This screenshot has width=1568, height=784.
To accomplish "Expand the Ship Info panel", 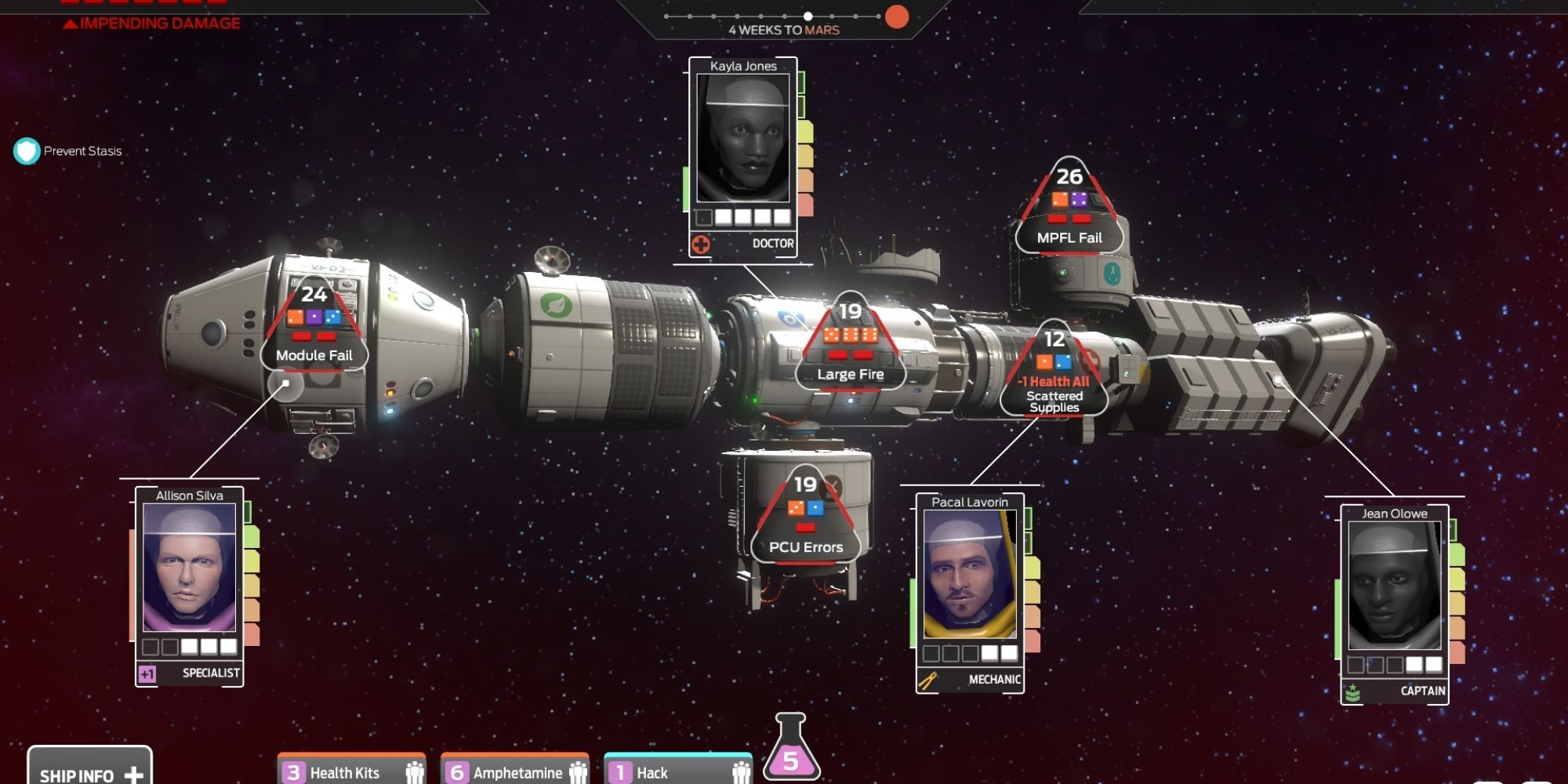I will point(90,772).
